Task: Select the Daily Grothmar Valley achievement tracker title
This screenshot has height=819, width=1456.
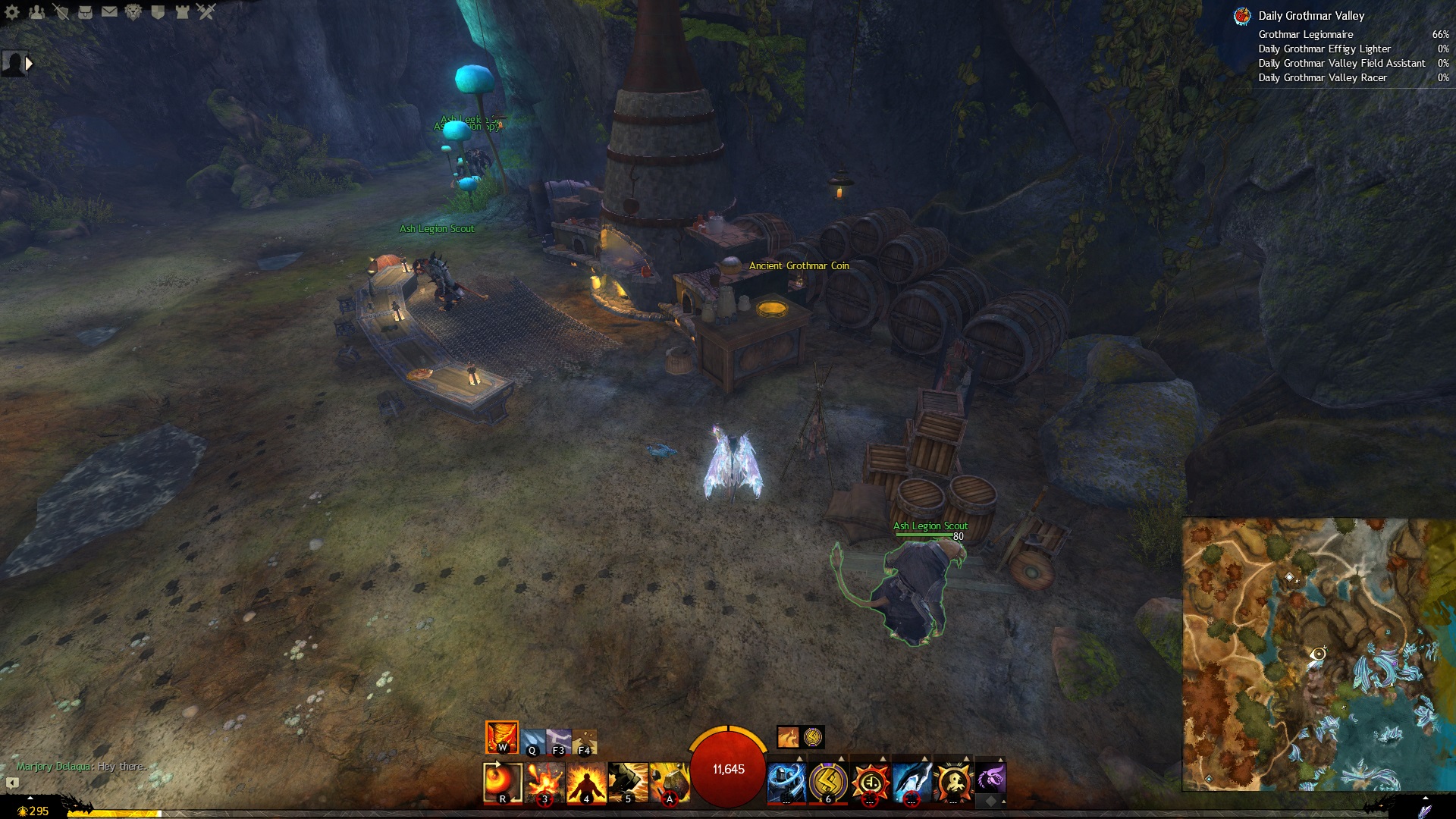Action: [1310, 16]
